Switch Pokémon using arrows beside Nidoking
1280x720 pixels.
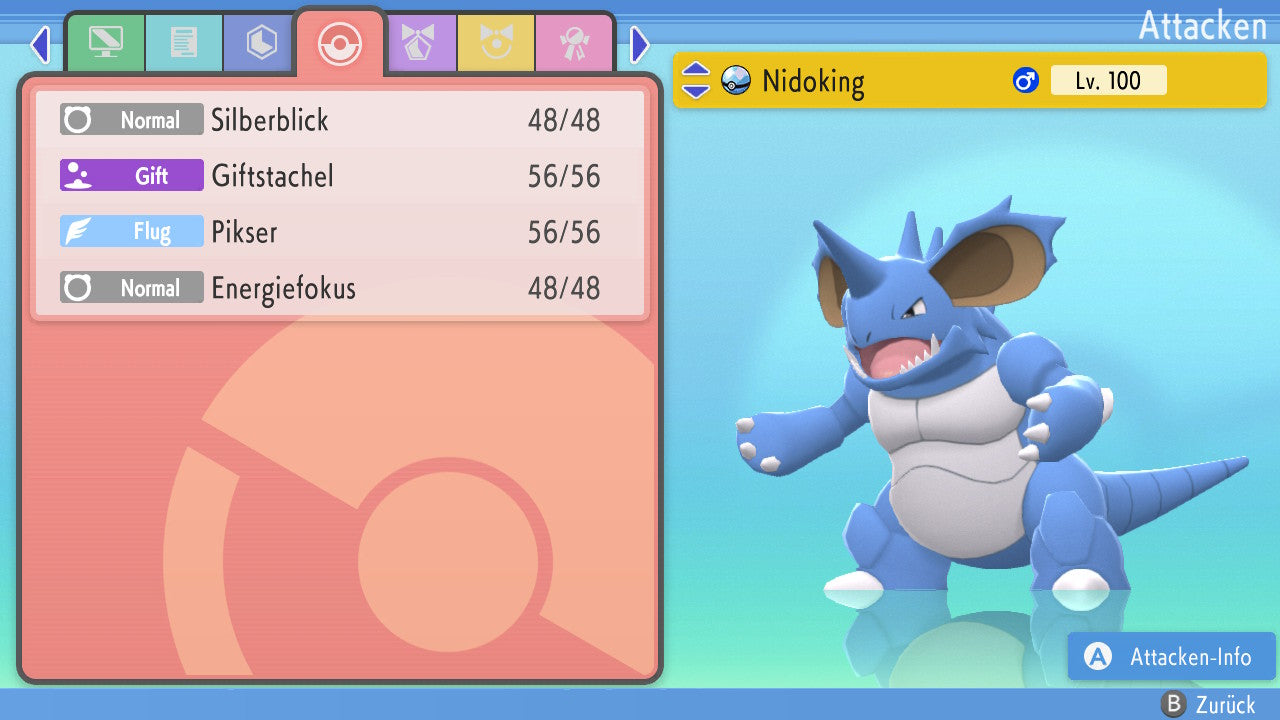click(x=695, y=80)
